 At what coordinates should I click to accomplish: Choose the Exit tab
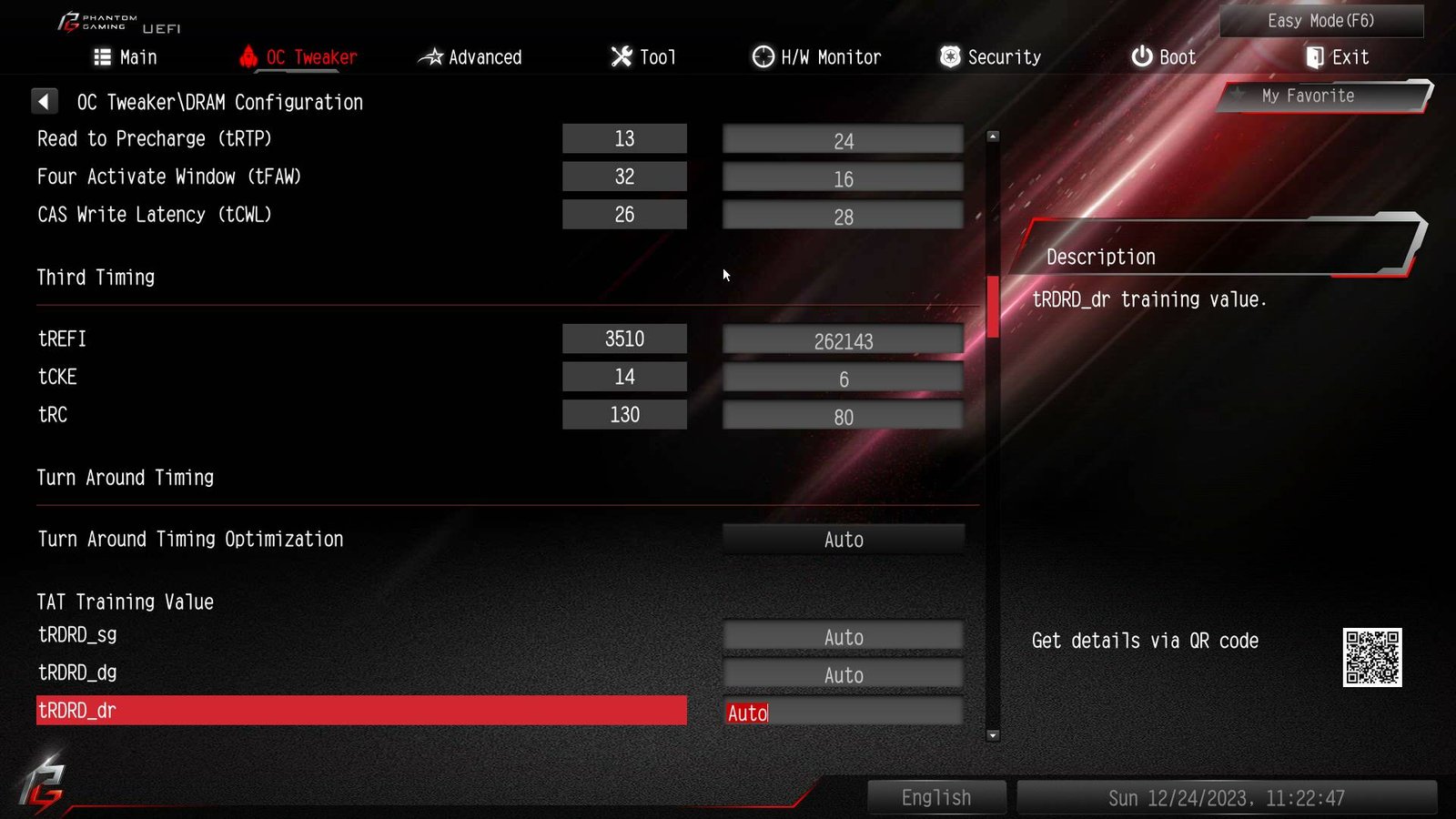click(x=1337, y=57)
